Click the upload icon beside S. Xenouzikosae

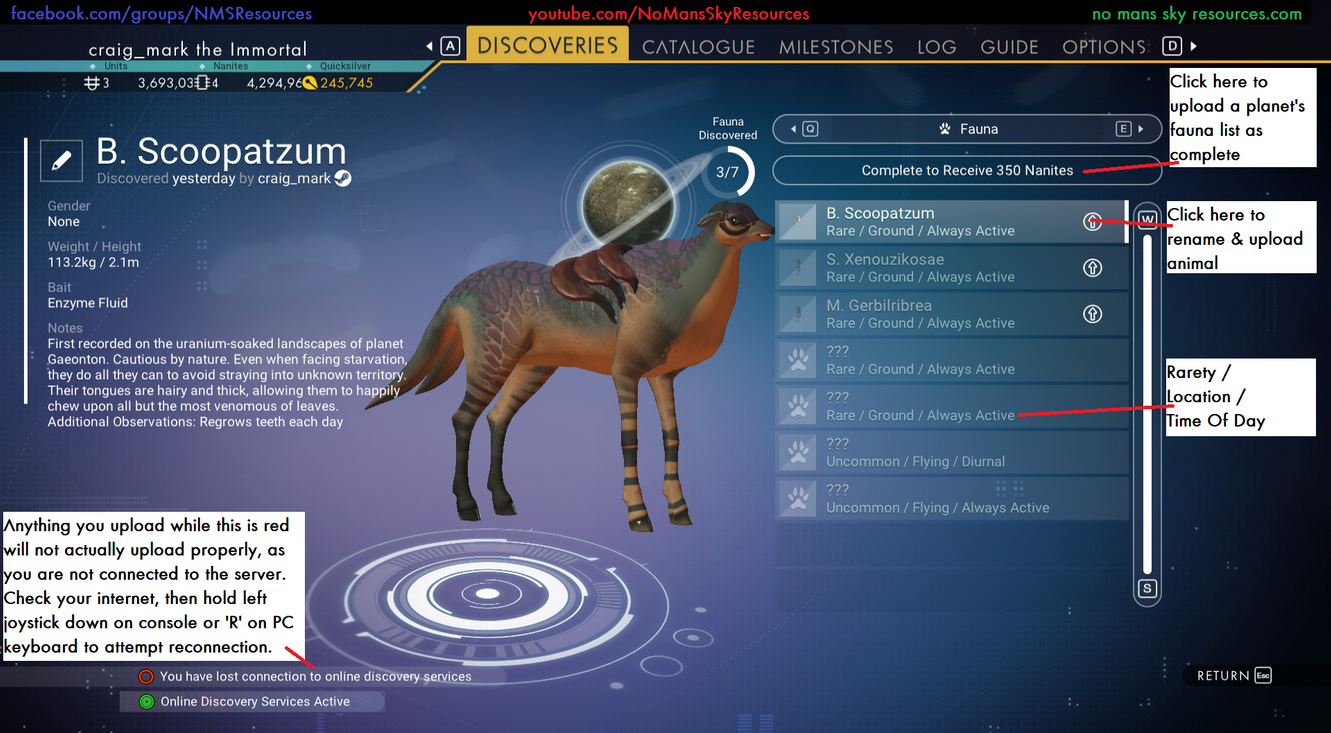coord(1092,269)
